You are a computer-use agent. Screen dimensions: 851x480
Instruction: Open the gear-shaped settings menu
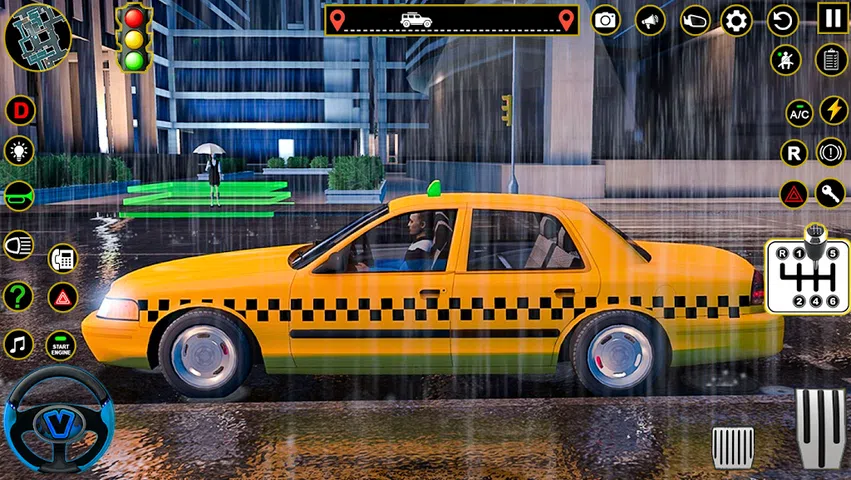coord(736,20)
